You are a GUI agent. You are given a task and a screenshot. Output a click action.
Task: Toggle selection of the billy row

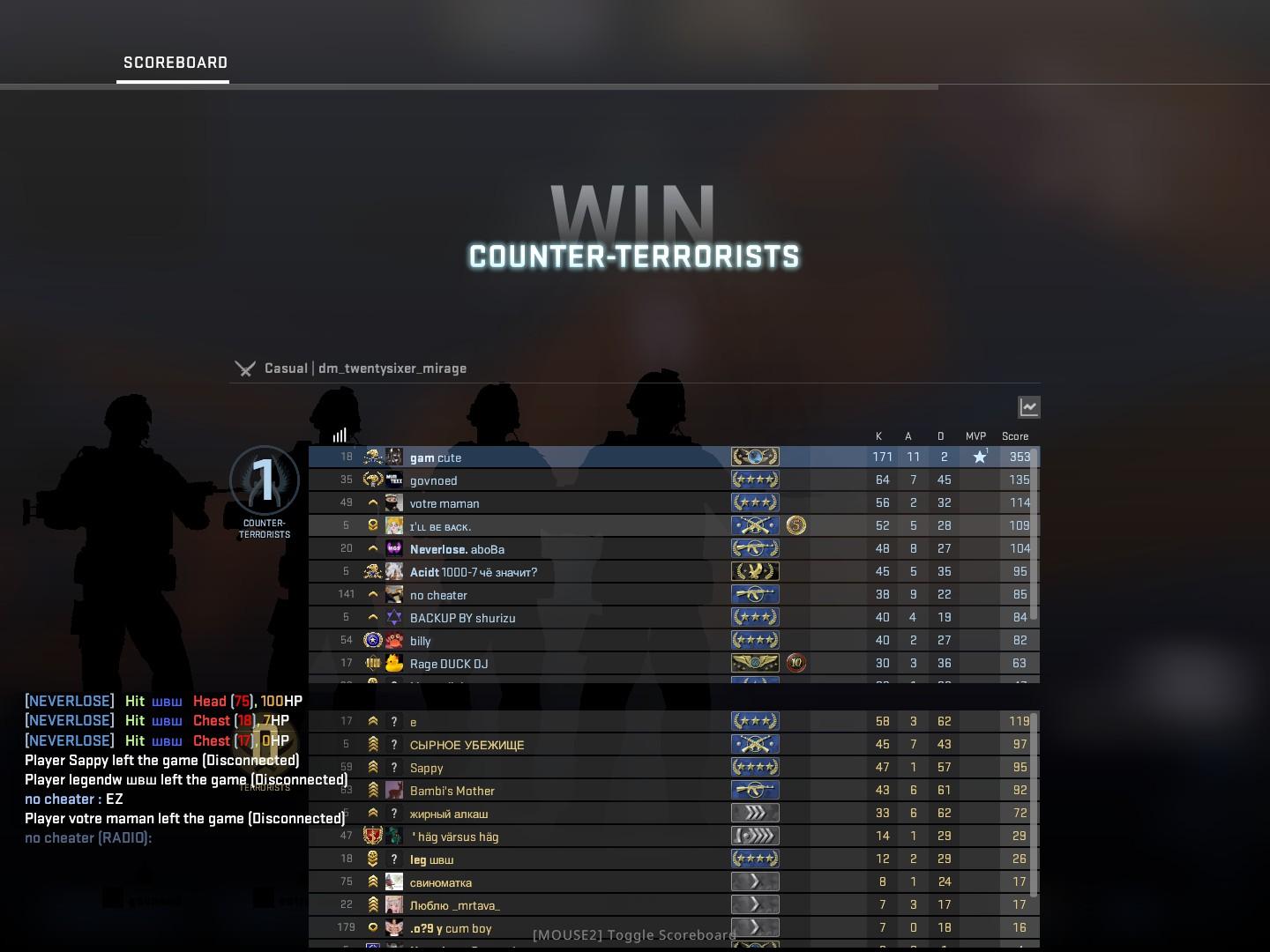pyautogui.click(x=564, y=640)
